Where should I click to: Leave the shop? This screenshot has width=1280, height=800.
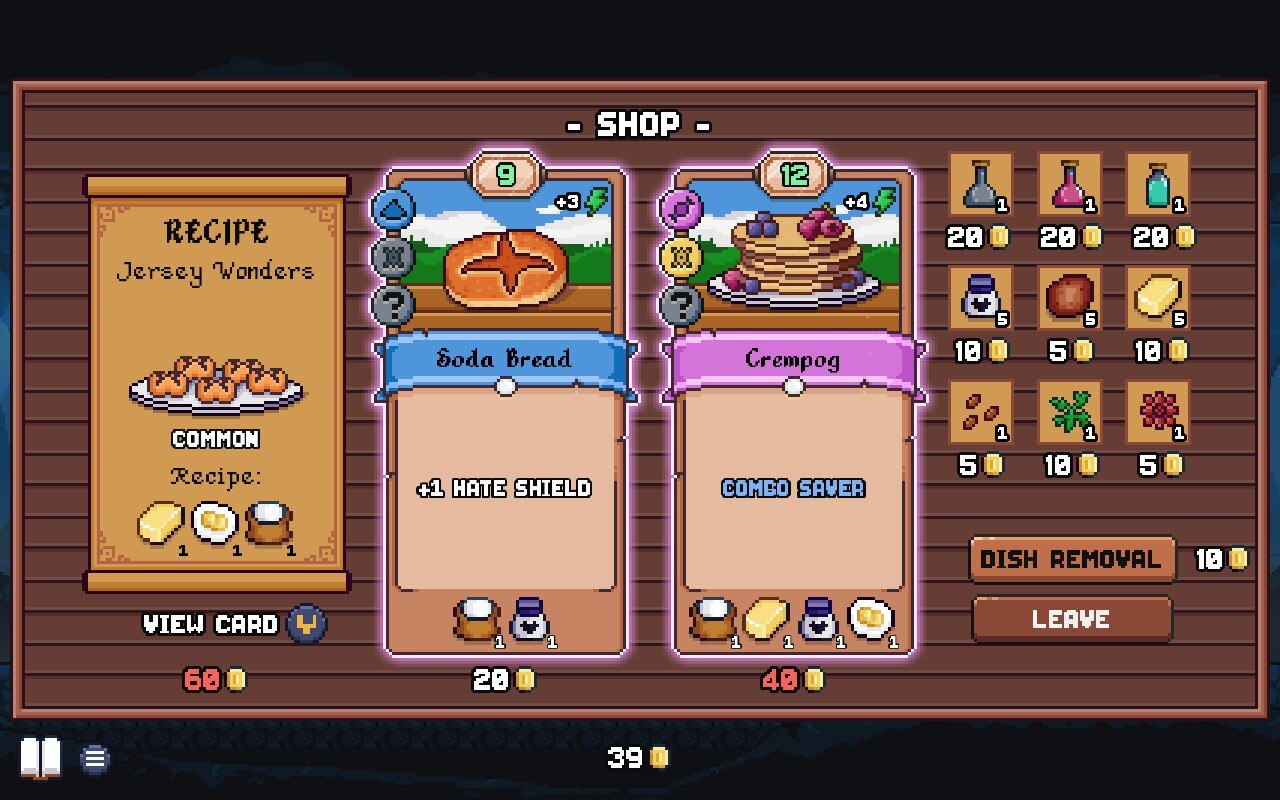(x=1071, y=619)
